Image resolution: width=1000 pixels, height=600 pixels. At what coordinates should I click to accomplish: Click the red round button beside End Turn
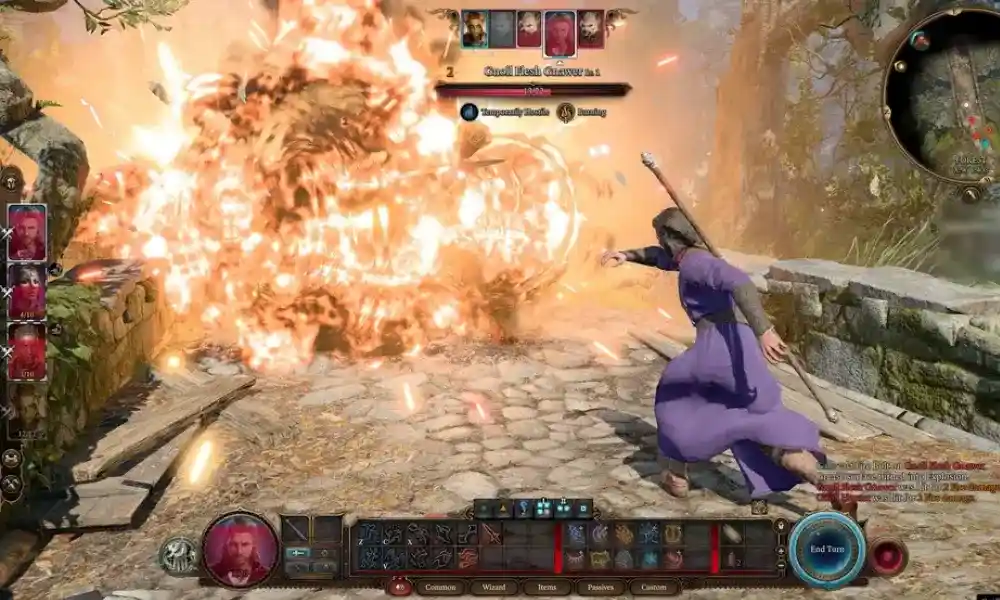[x=888, y=556]
